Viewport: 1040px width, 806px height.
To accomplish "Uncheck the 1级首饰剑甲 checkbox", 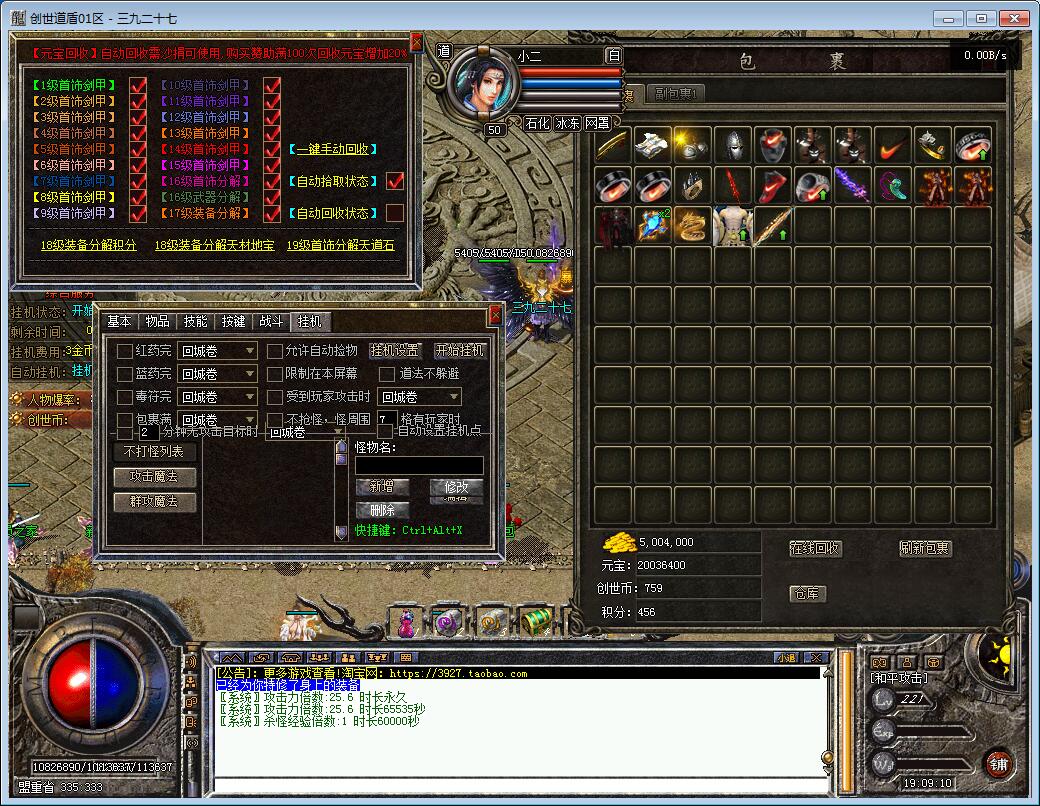I will pos(138,85).
